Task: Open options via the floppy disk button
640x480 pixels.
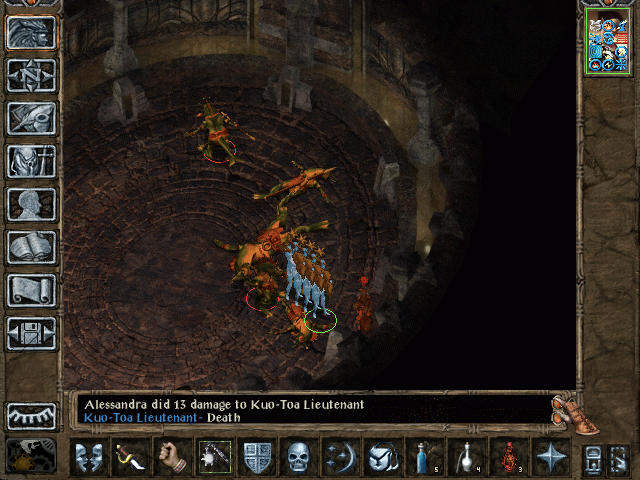Action: click(x=32, y=333)
